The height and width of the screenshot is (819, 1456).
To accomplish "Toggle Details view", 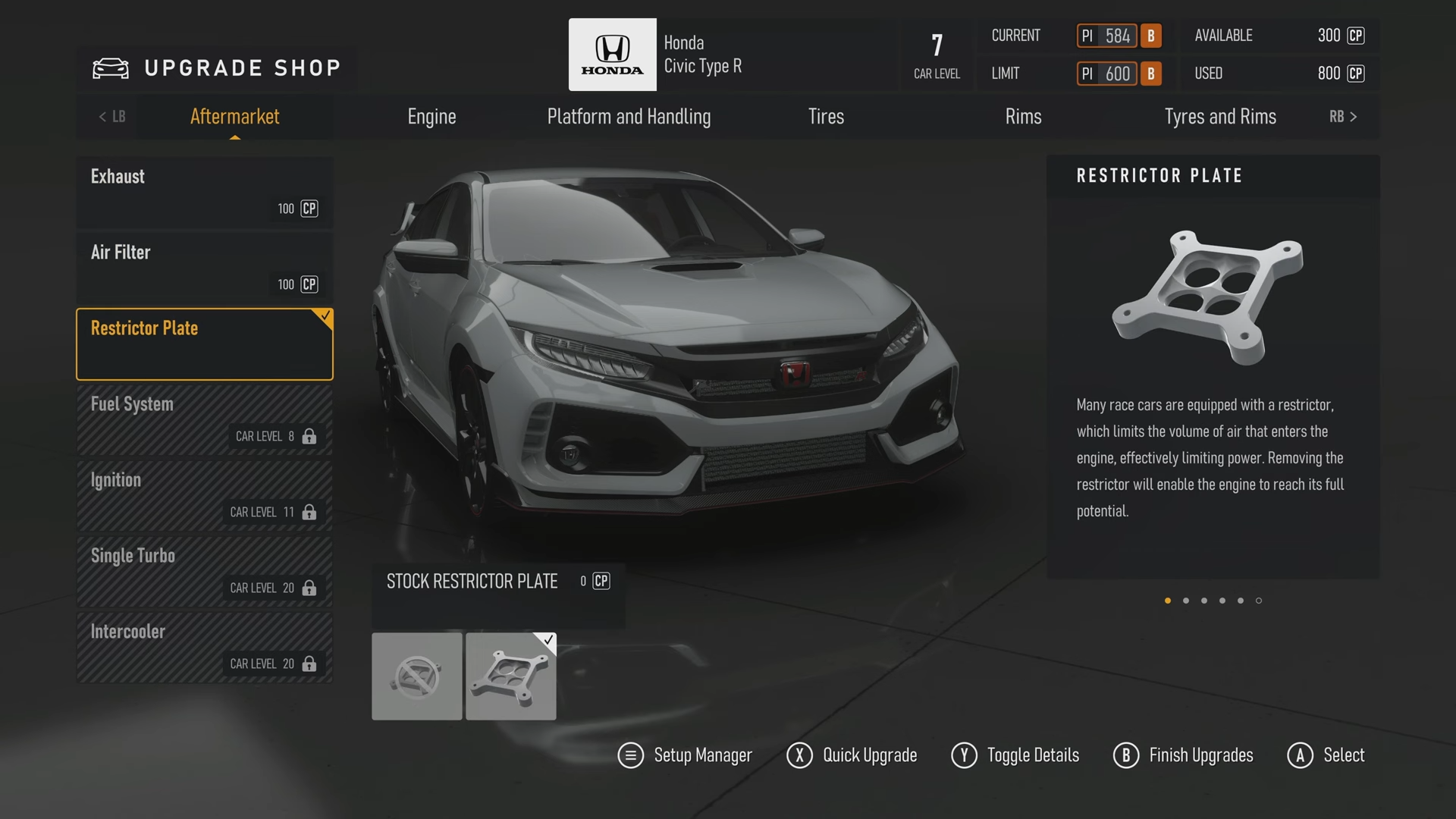I will point(1015,755).
